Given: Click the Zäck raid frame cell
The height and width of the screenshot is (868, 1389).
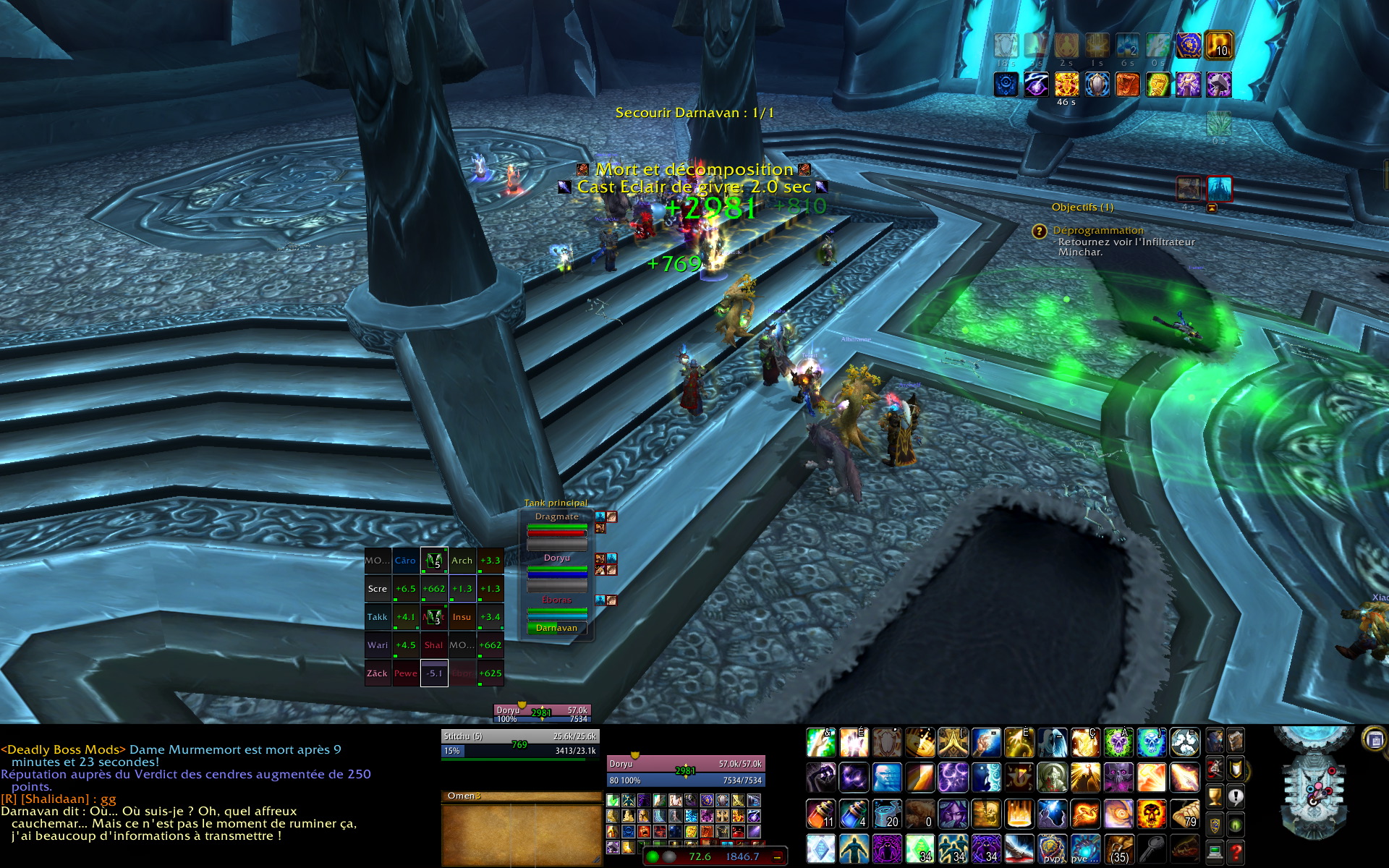Looking at the screenshot, I should (x=378, y=673).
